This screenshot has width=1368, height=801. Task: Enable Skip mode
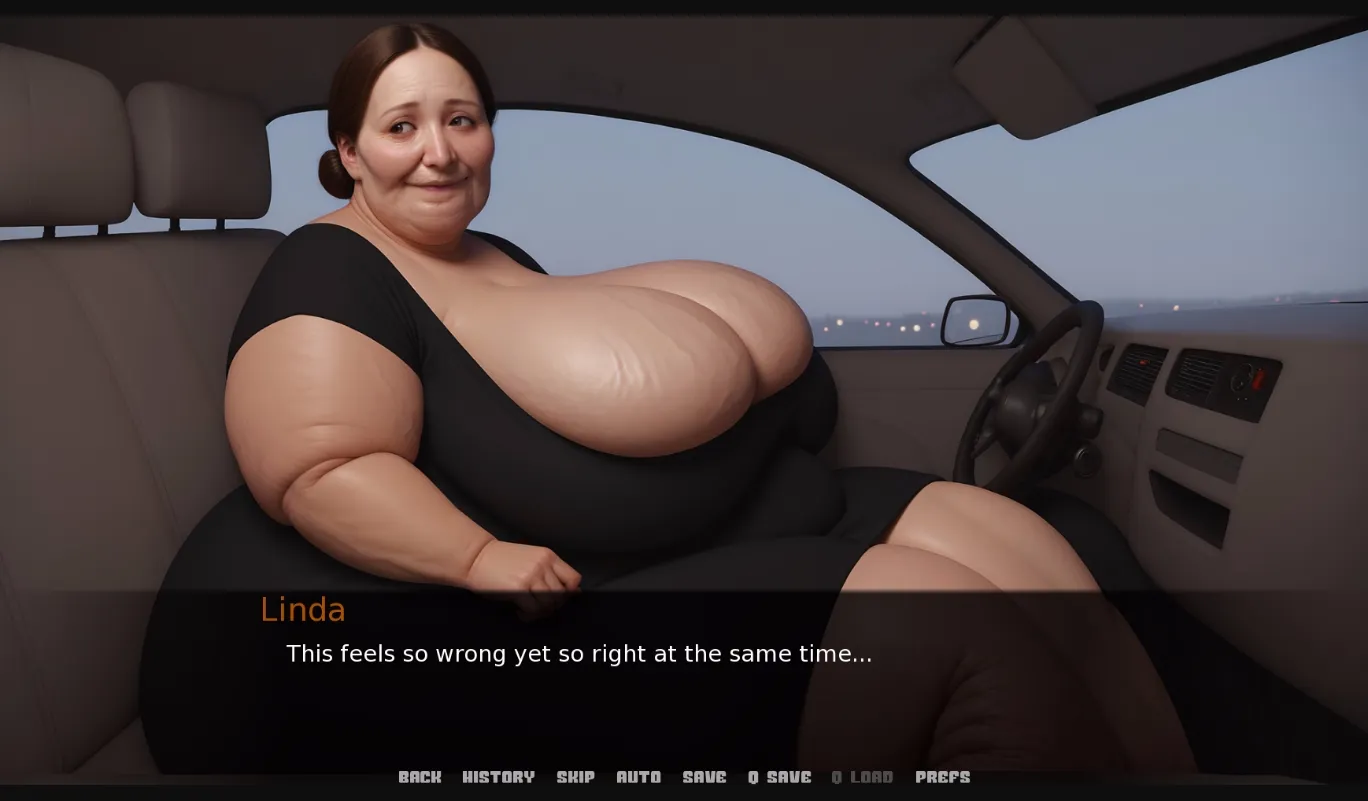click(576, 777)
